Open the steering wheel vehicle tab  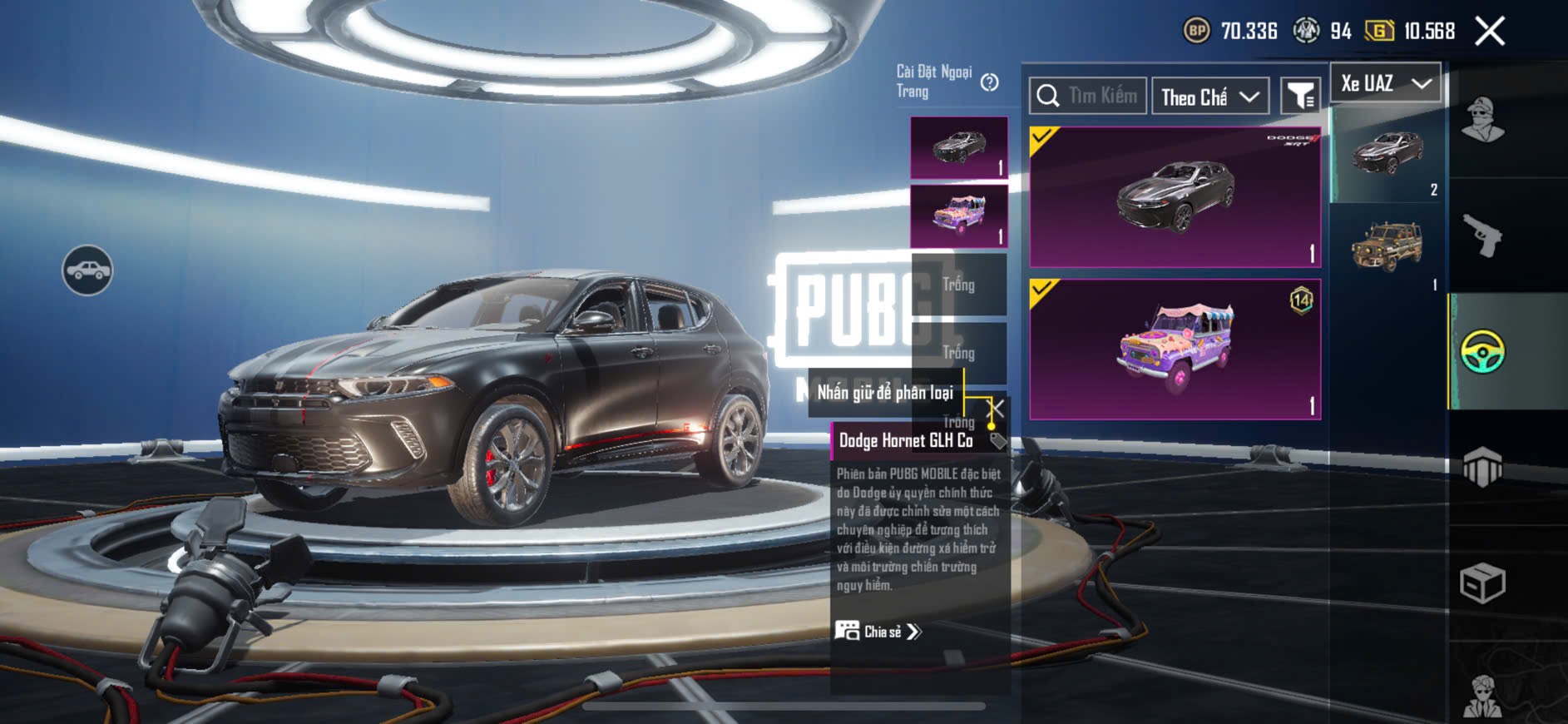1482,351
